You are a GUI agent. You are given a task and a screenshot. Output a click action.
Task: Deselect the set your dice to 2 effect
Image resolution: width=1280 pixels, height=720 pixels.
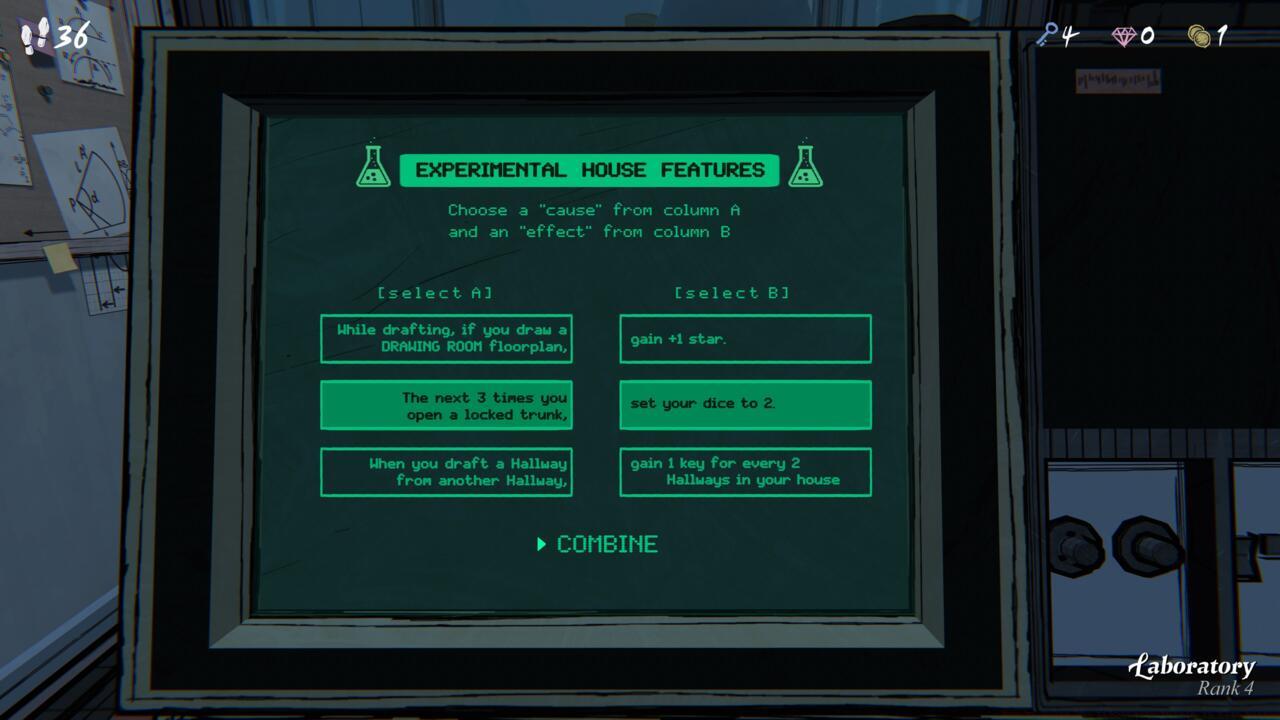(x=745, y=404)
